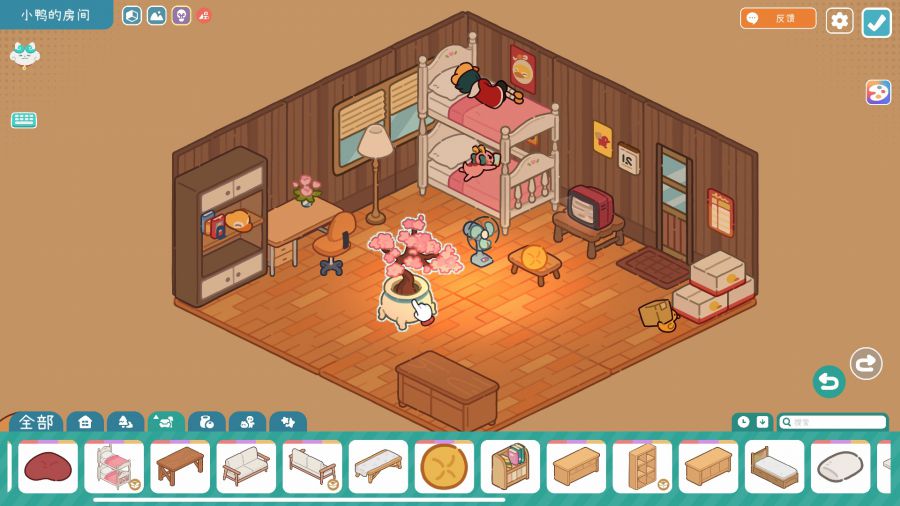The width and height of the screenshot is (900, 506).
Task: Switch to the house category tab
Action: 85,422
